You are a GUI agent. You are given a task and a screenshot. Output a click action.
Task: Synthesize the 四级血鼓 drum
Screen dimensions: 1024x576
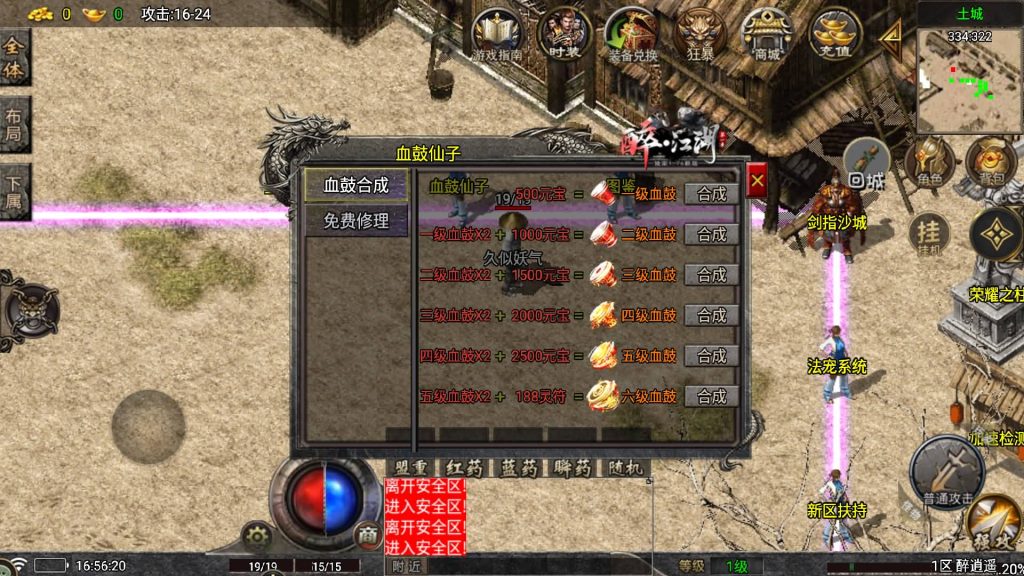[x=712, y=315]
